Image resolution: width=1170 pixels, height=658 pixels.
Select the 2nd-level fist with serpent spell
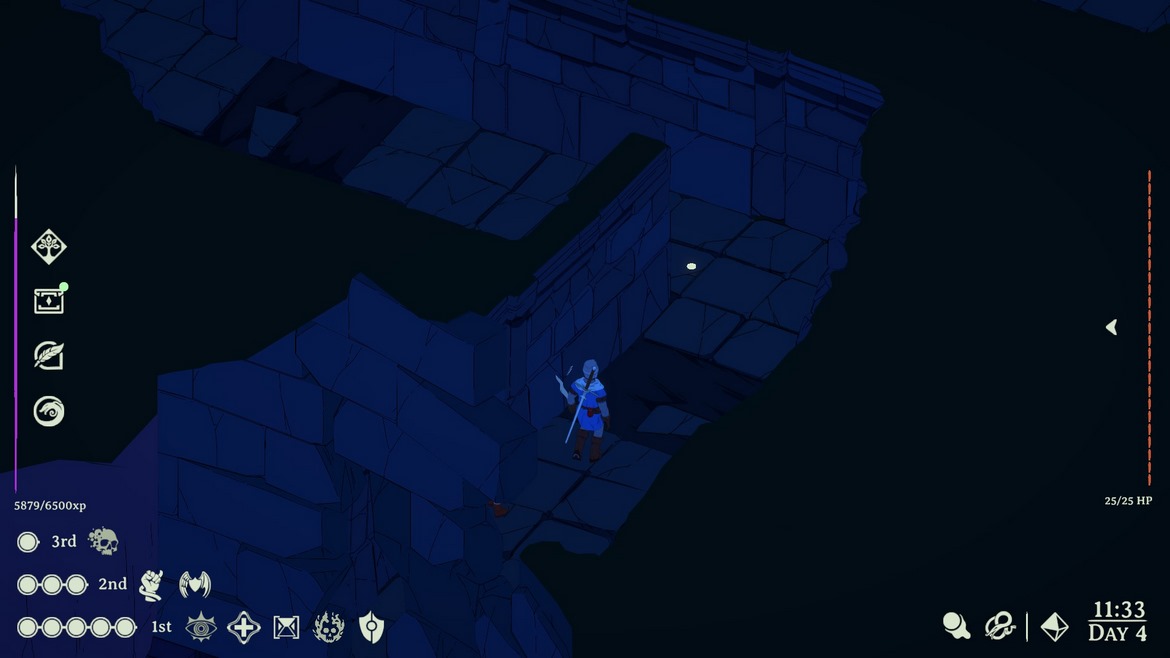151,585
